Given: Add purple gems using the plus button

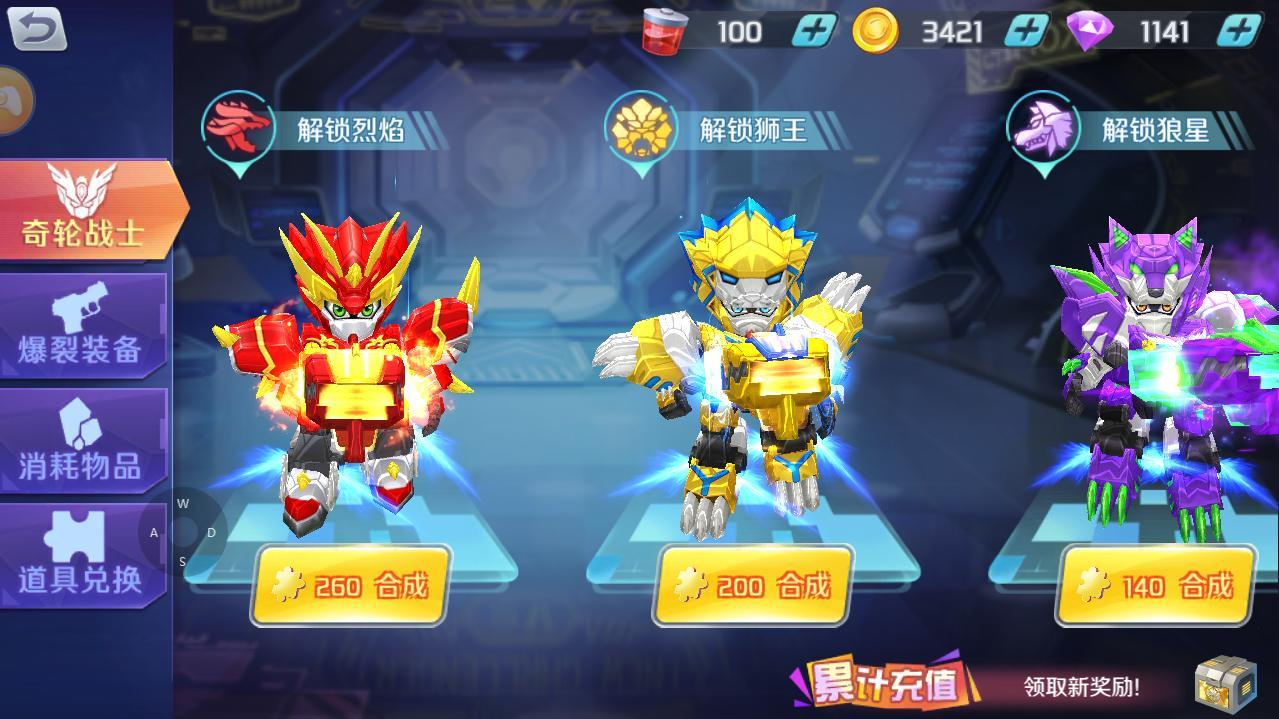Looking at the screenshot, I should tap(1240, 31).
